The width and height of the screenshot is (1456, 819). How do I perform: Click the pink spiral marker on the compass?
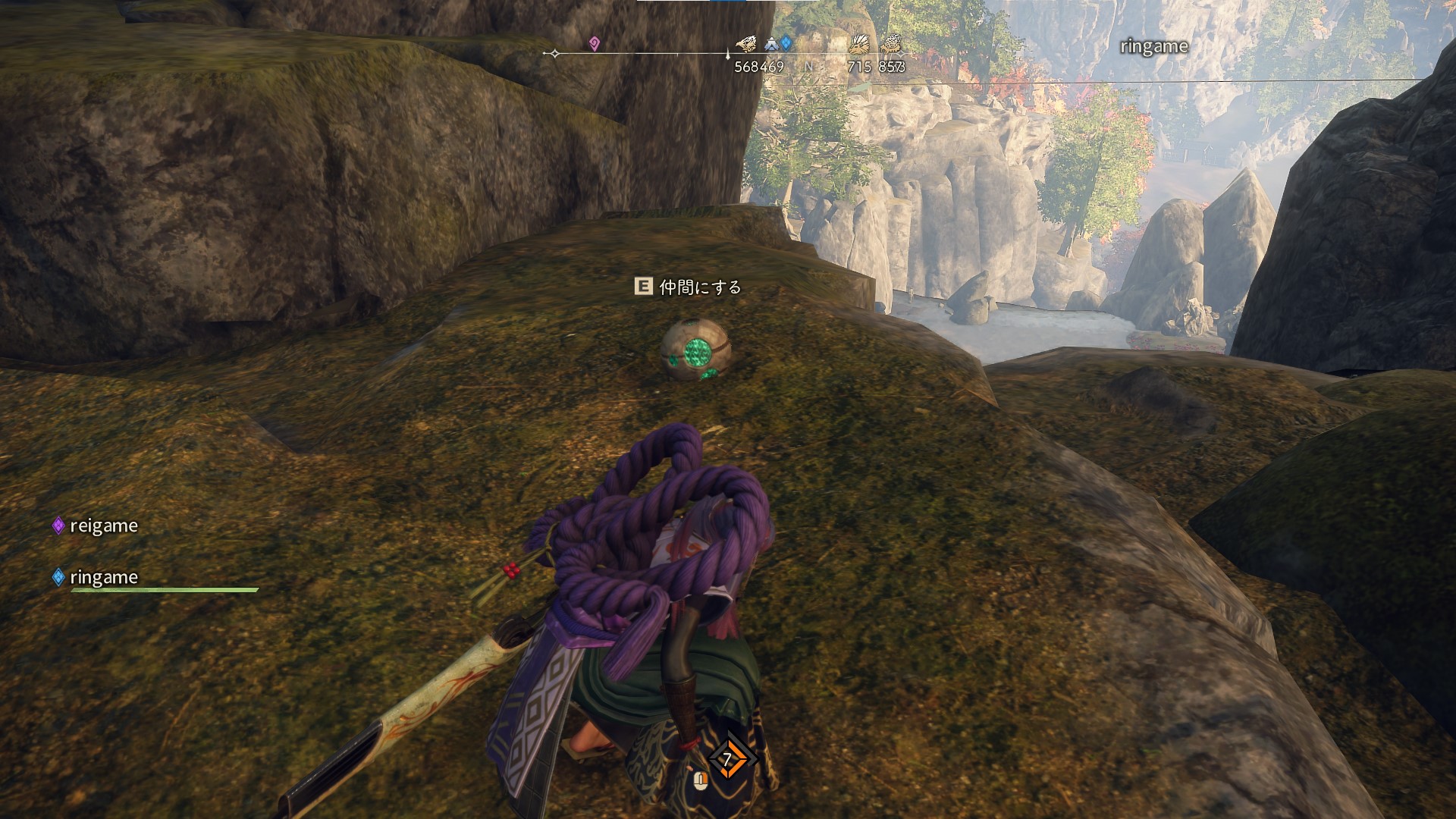[x=594, y=44]
